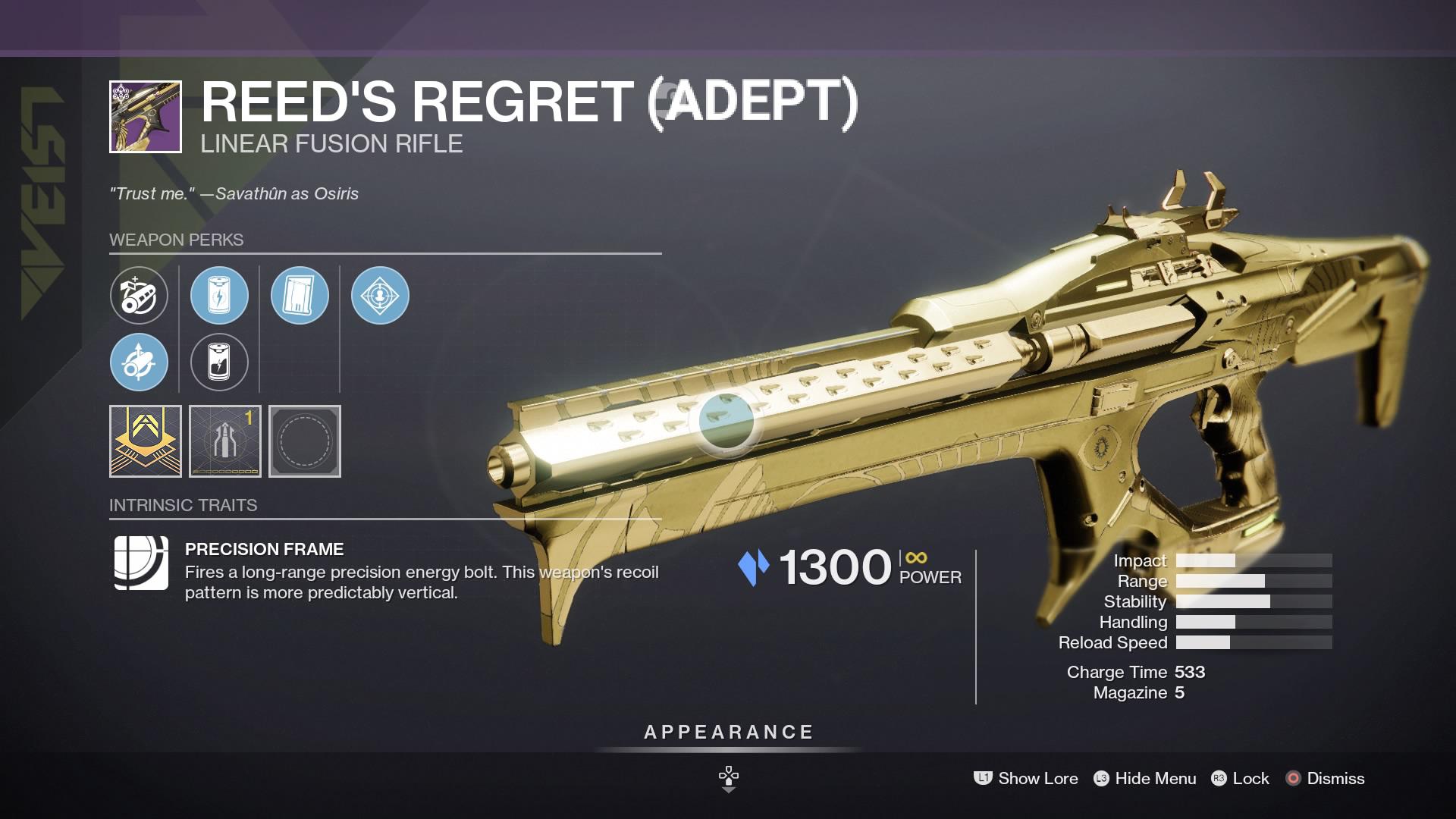This screenshot has width=1456, height=819.
Task: Select the enhanced battery perk icon
Action: tap(219, 297)
